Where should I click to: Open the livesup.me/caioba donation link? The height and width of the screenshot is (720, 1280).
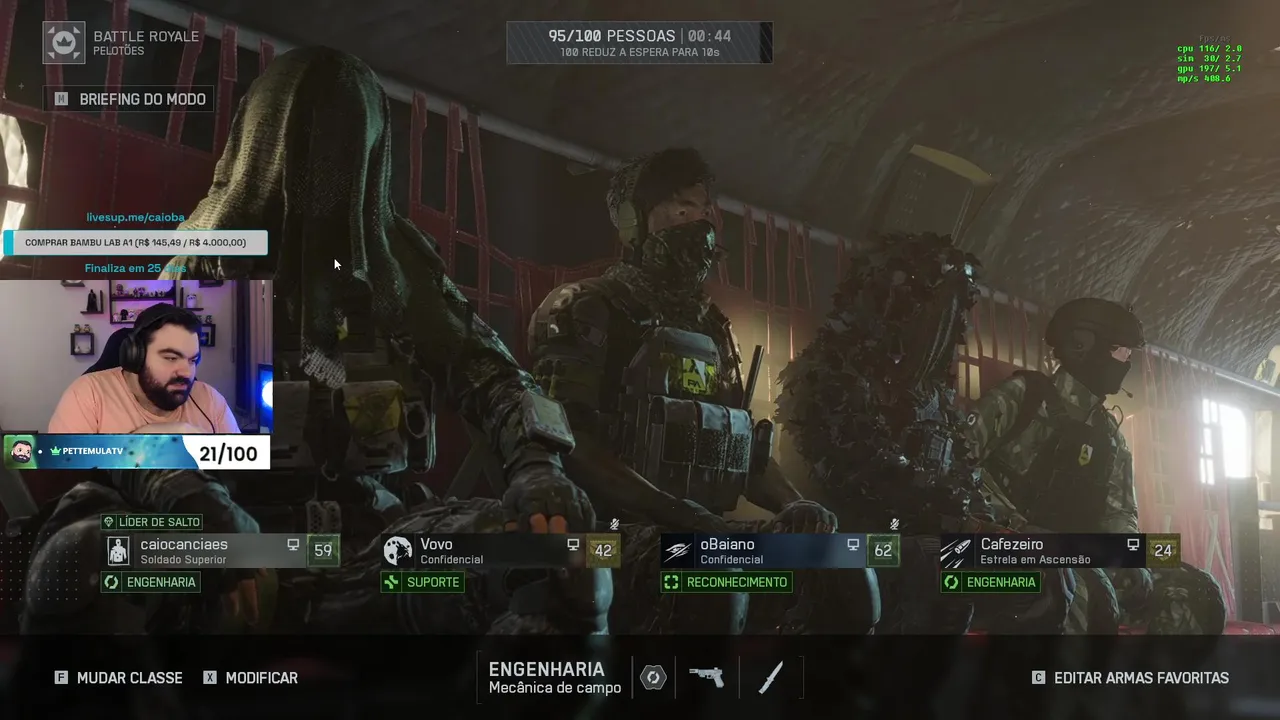(135, 217)
